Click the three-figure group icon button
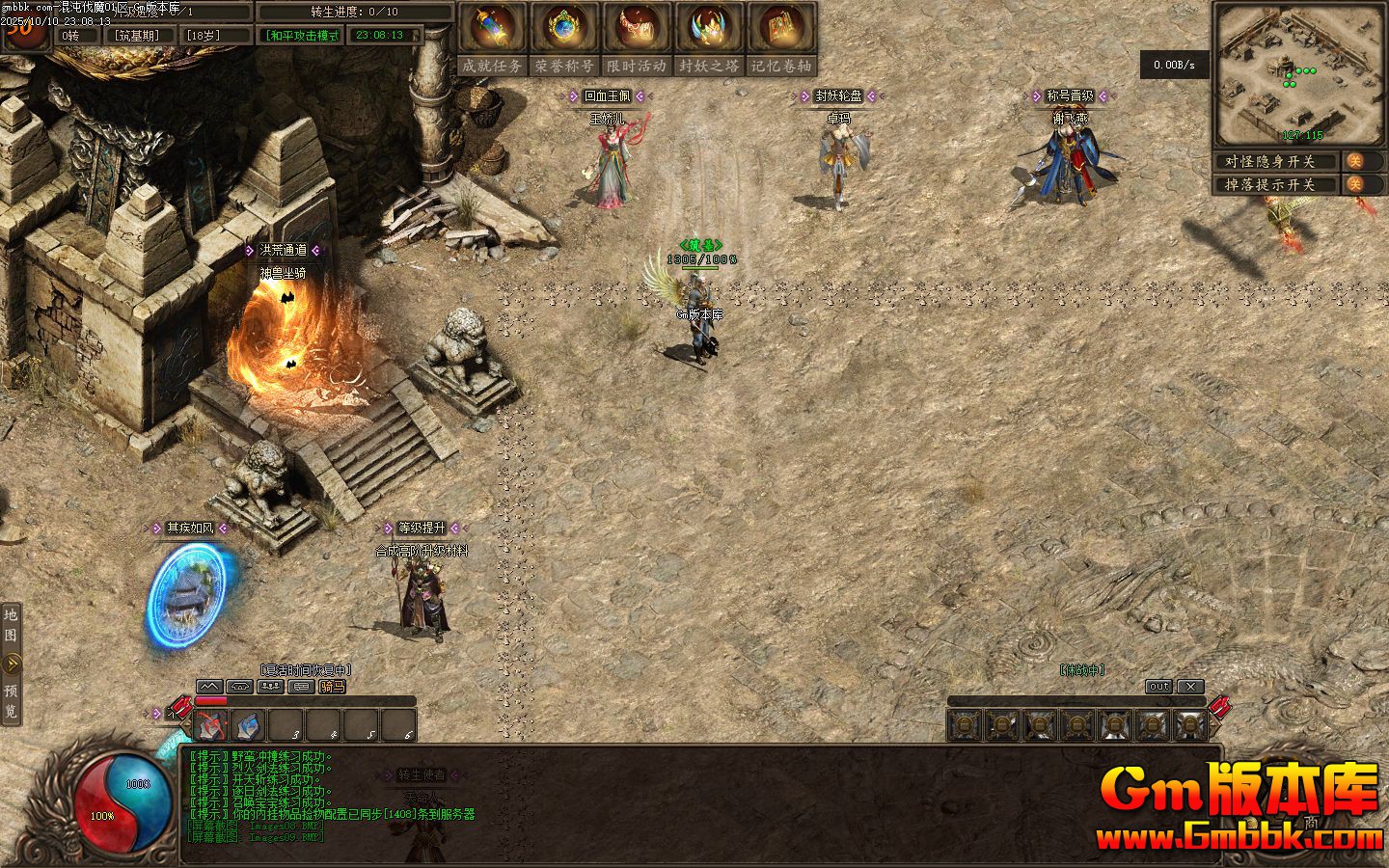This screenshot has height=868, width=1389. (x=271, y=687)
